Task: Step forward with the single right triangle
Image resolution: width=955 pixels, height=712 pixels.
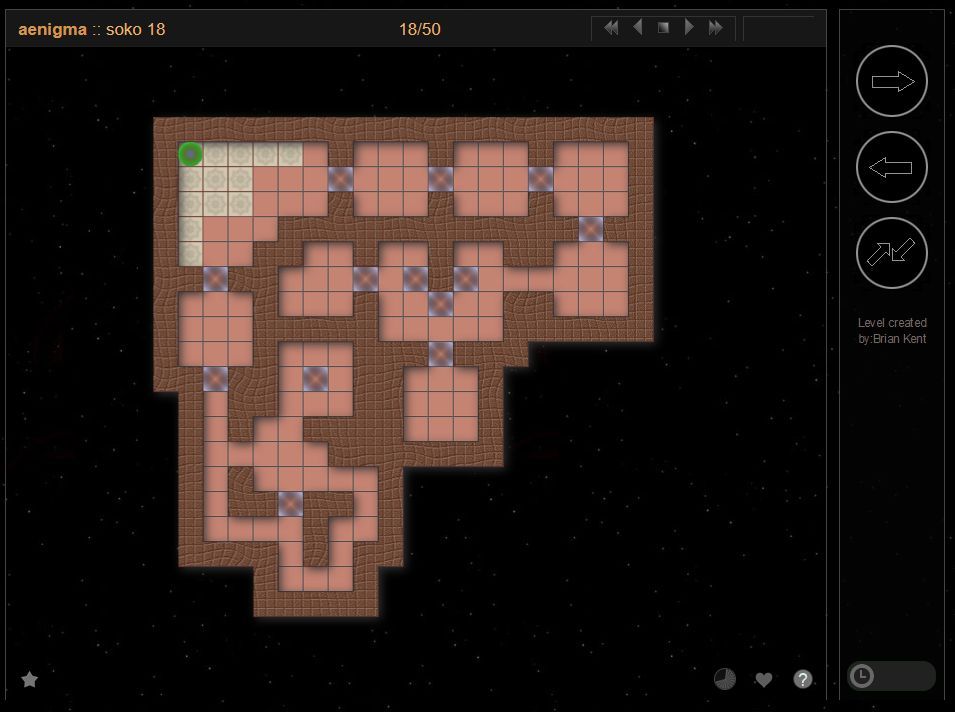Action: pyautogui.click(x=689, y=28)
